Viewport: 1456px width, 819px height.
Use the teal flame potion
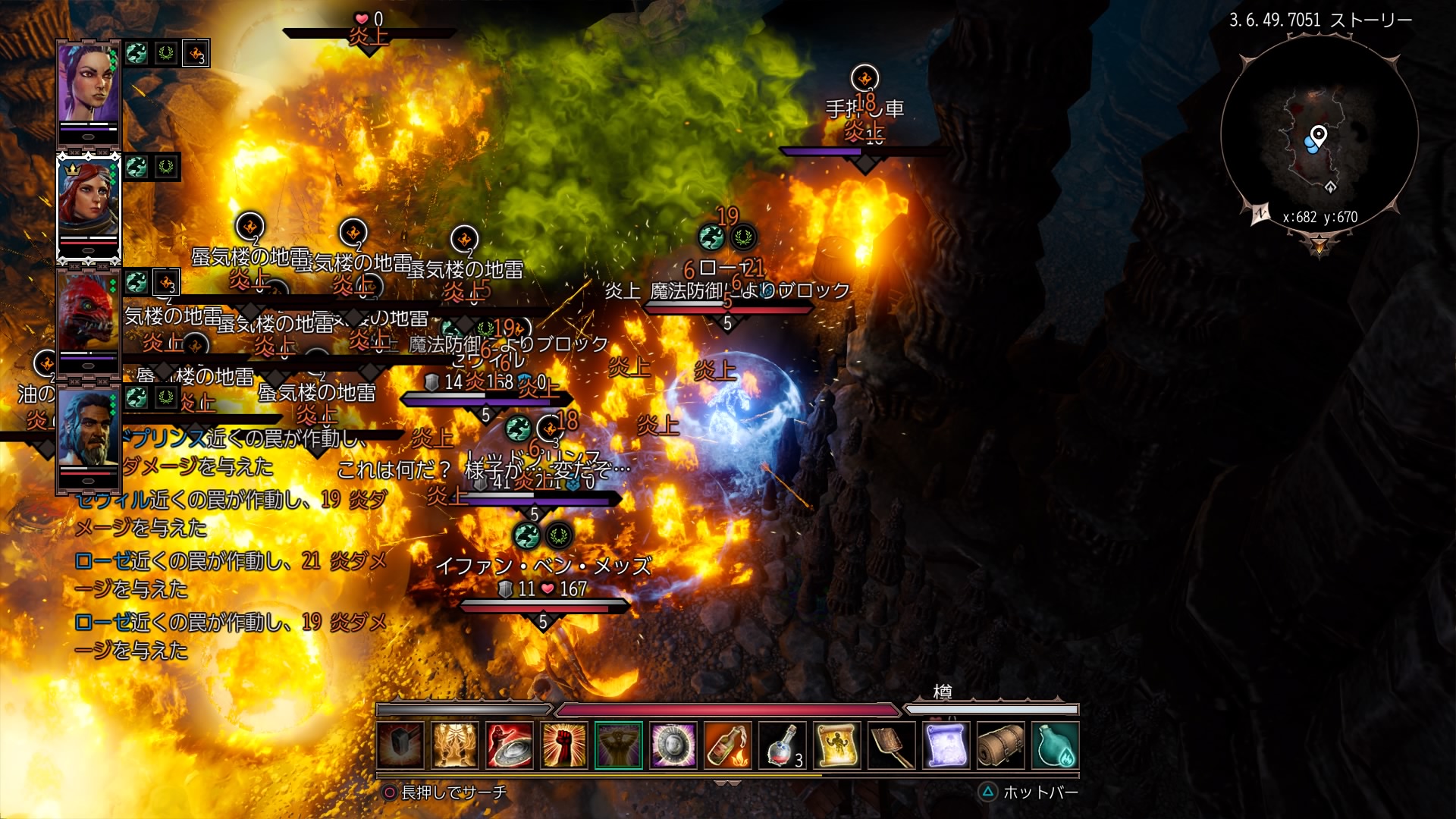1056,745
